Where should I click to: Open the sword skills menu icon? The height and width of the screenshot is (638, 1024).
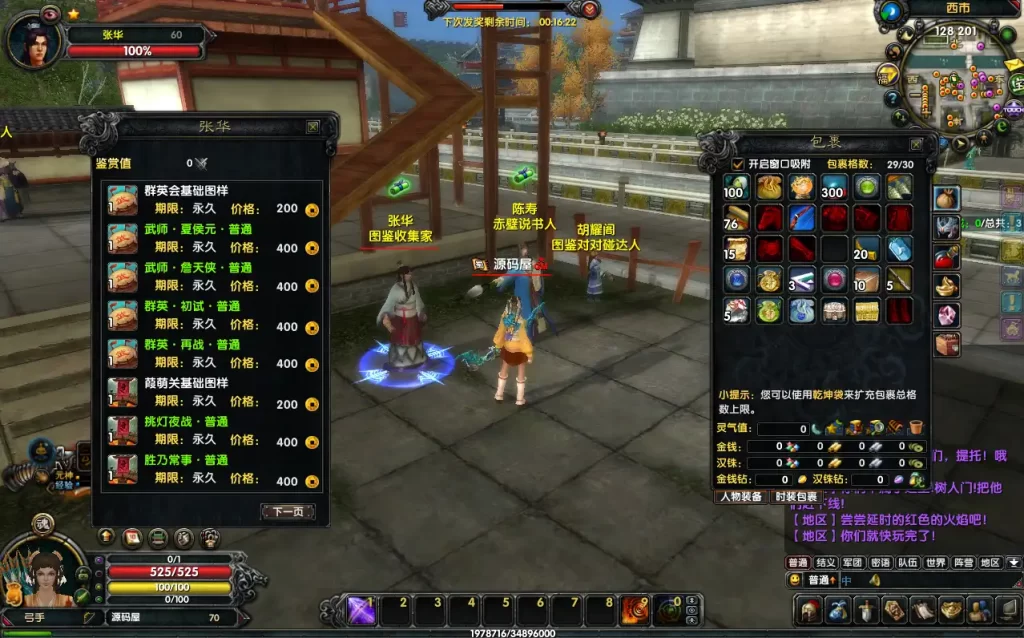click(x=866, y=609)
